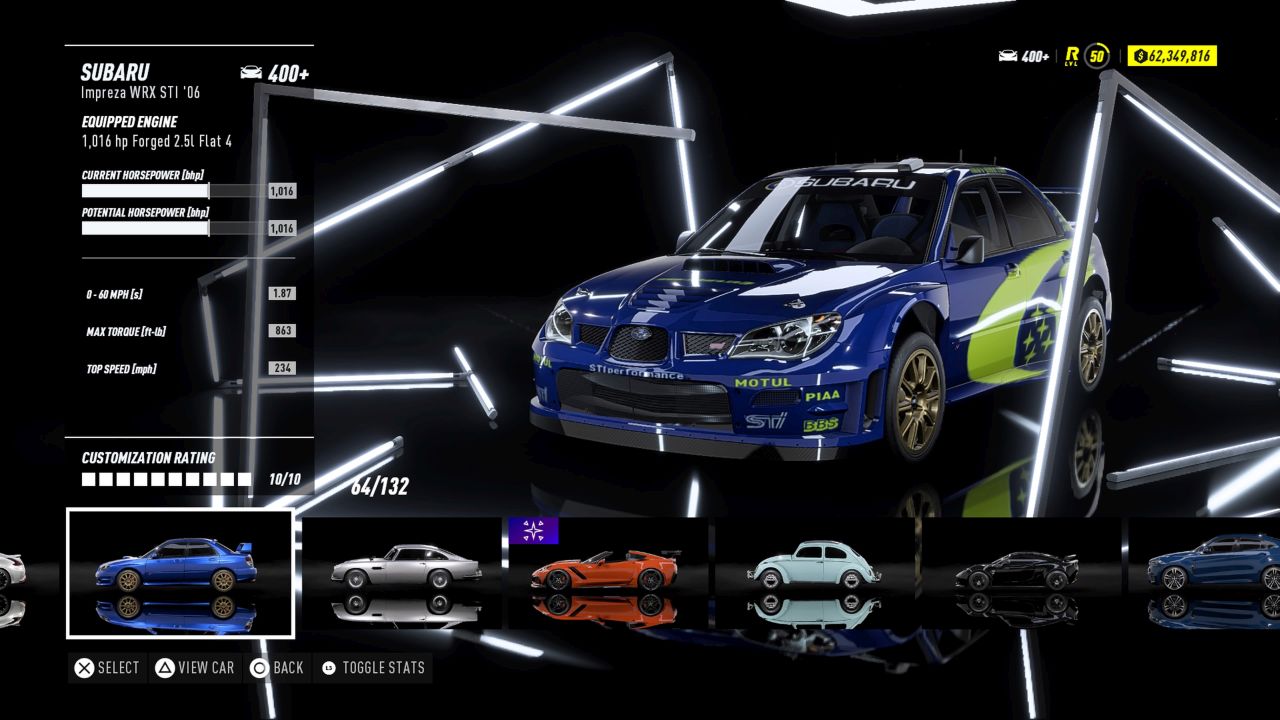Choose the silver Aston Martin thumbnail

405,573
